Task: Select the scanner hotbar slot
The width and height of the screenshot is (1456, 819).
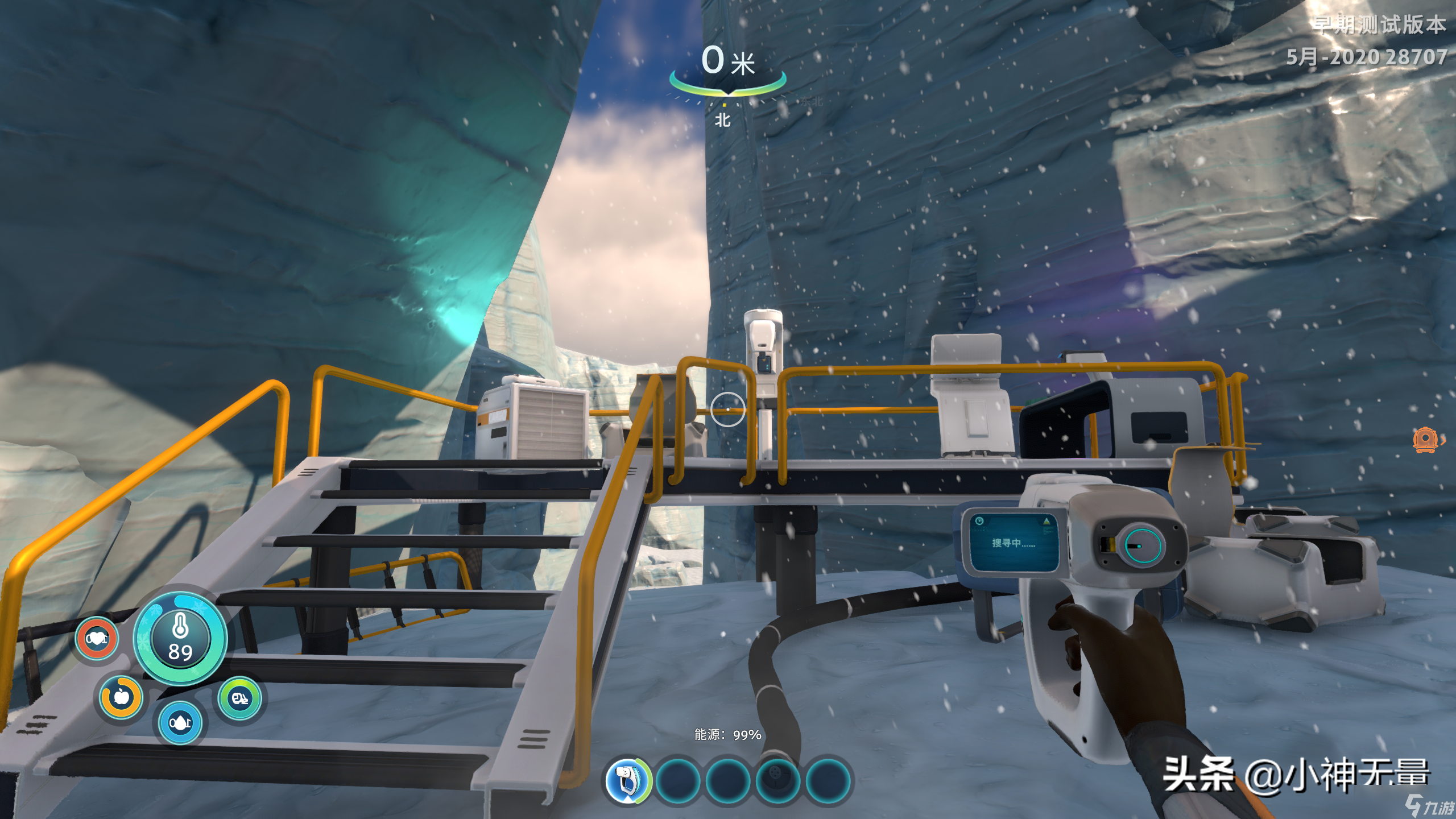Action: 627,781
